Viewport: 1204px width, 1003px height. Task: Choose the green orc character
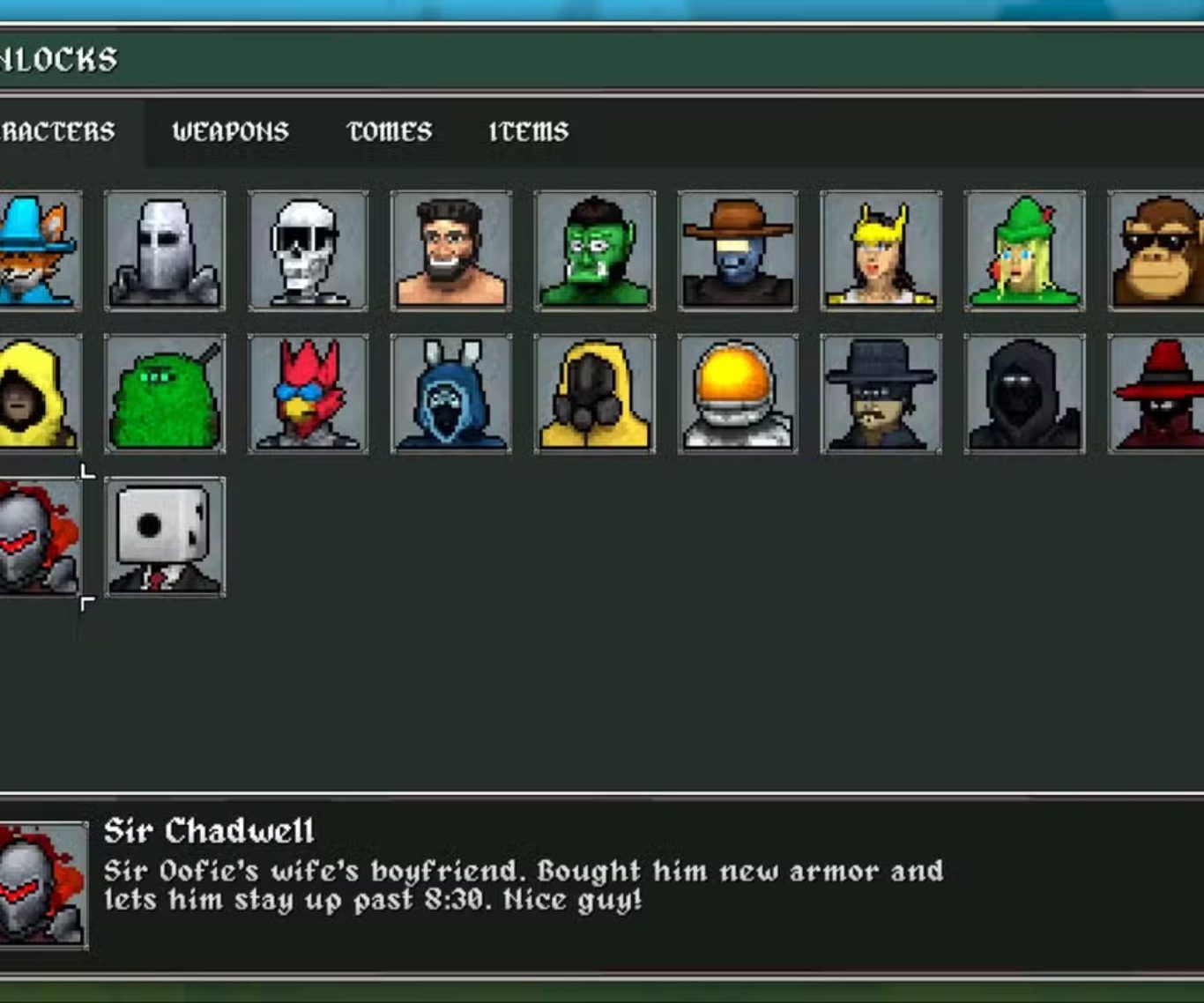tap(595, 251)
